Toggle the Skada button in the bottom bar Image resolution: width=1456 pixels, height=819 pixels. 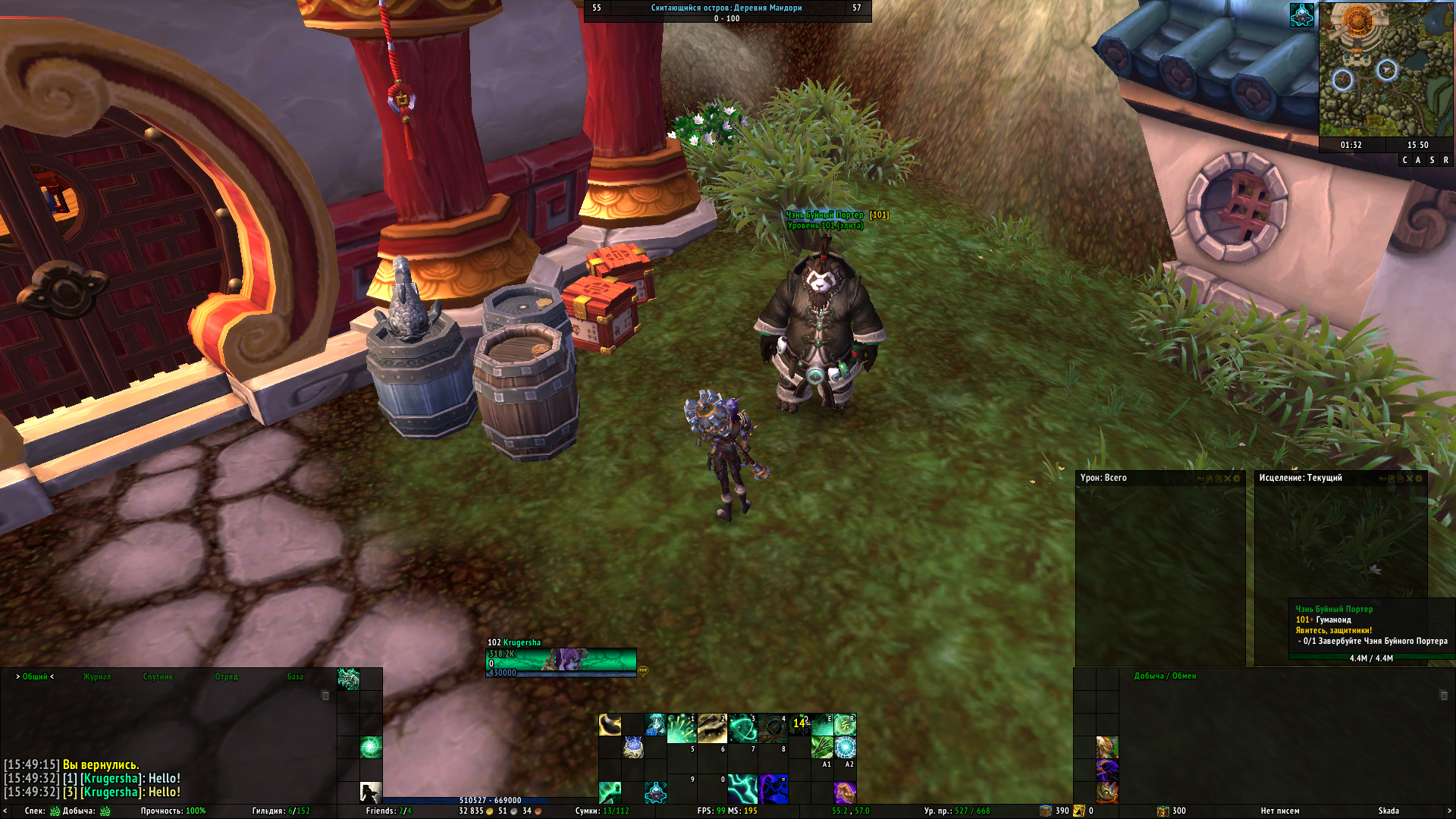1389,811
